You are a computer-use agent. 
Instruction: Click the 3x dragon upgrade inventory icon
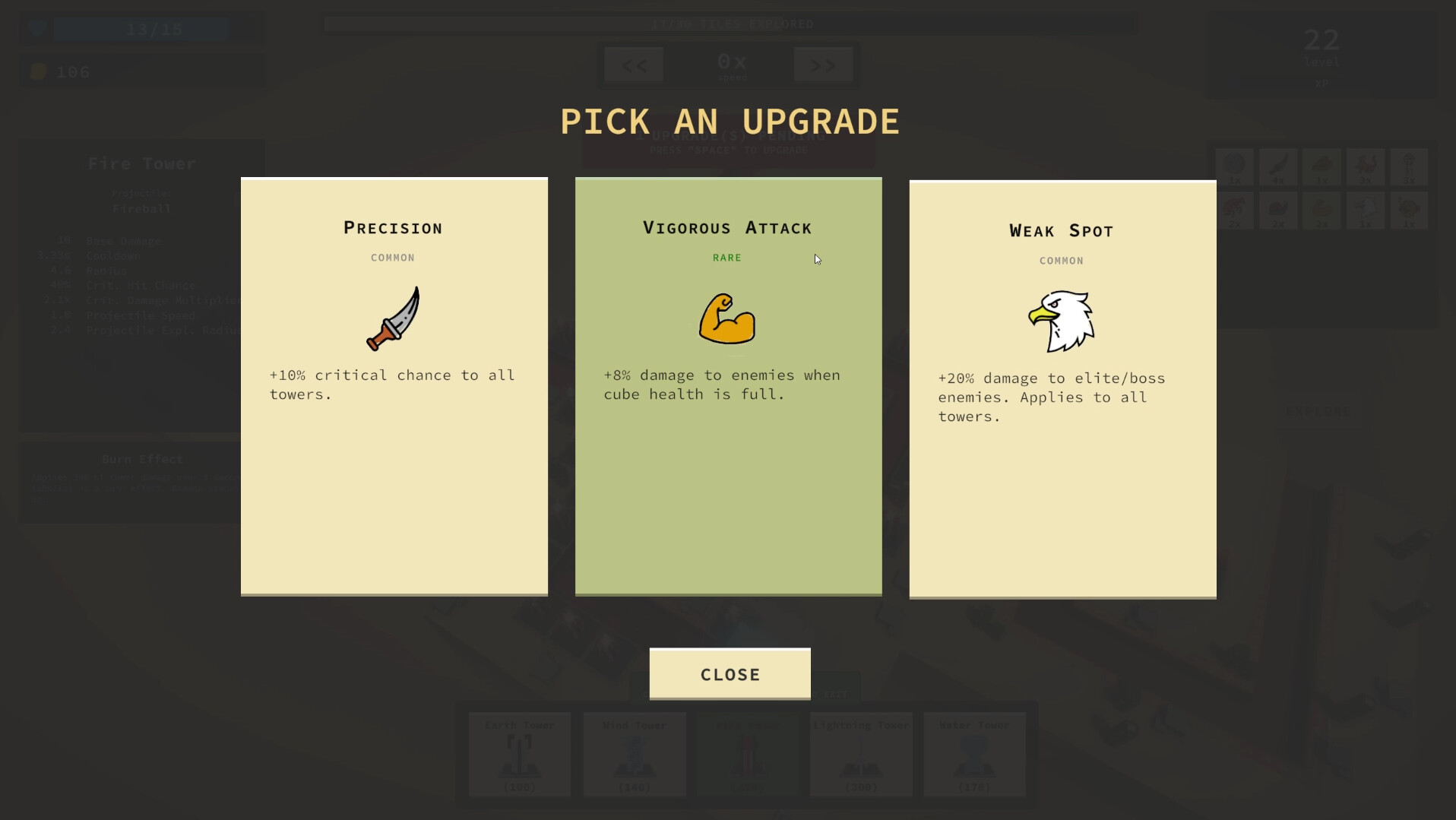(x=1366, y=166)
